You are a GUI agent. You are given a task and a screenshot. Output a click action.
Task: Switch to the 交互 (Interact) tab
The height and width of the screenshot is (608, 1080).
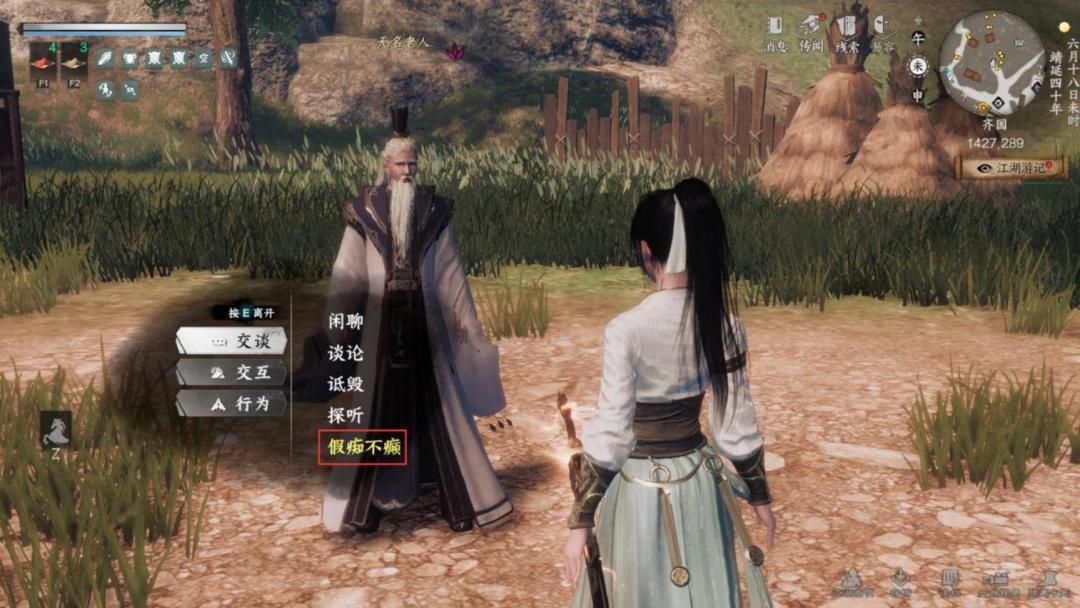[232, 372]
